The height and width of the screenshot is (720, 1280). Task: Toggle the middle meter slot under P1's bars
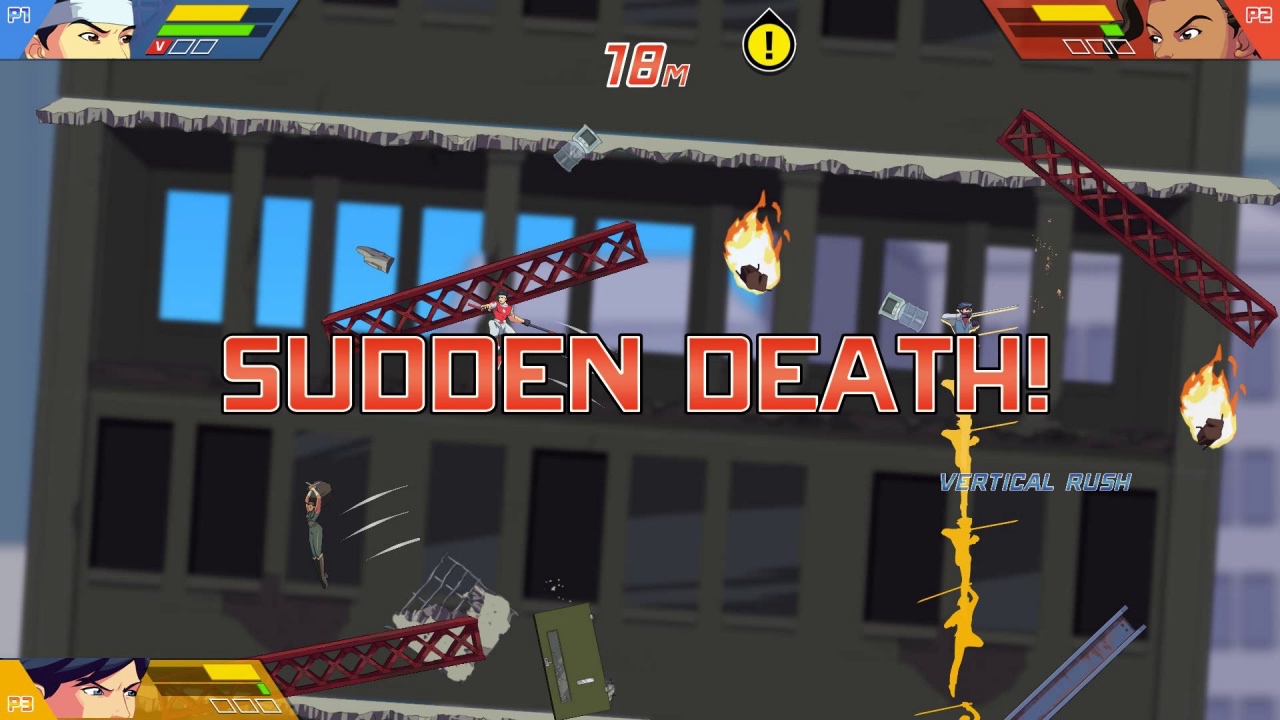(x=182, y=46)
